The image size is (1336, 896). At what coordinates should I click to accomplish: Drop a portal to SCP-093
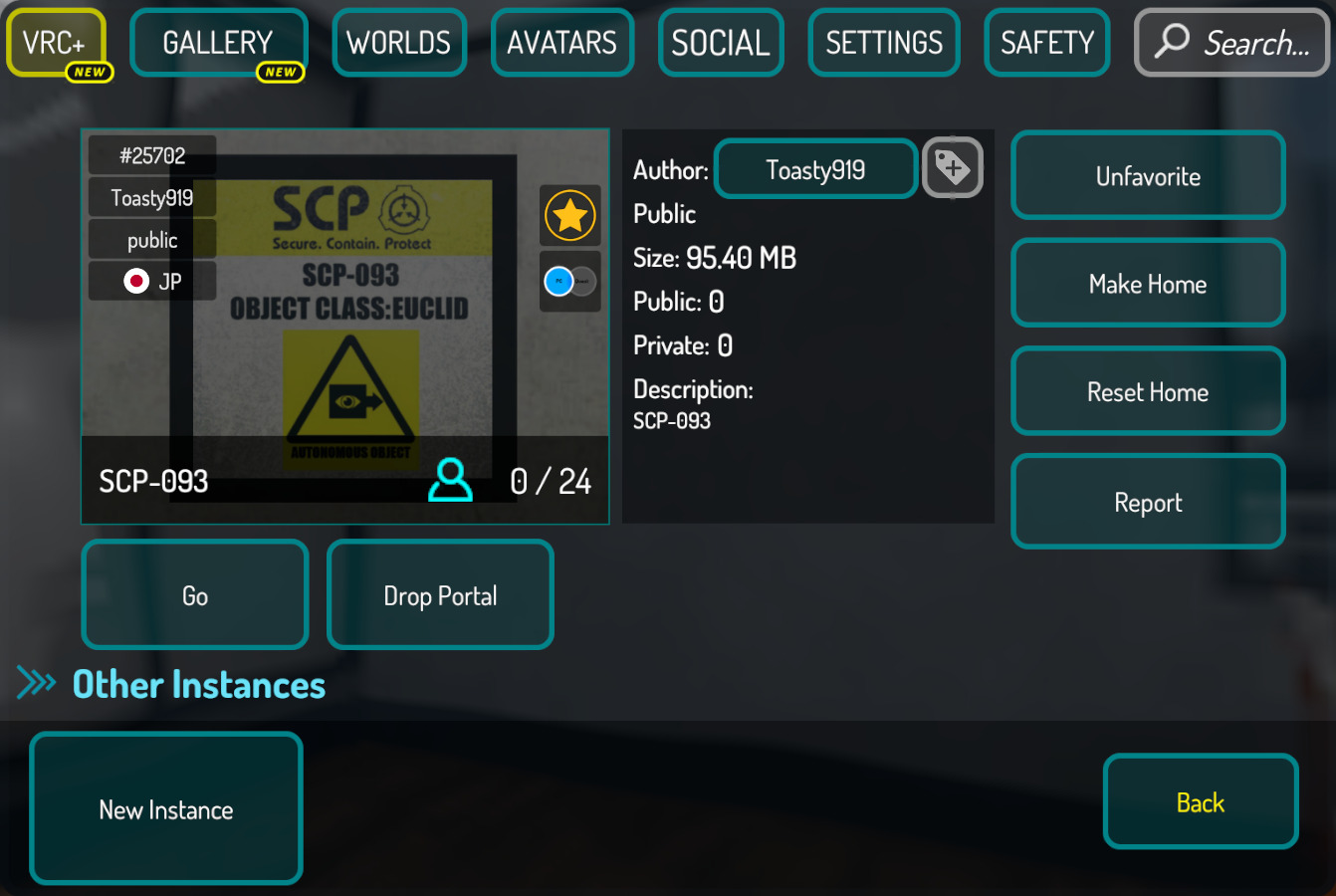(x=440, y=595)
